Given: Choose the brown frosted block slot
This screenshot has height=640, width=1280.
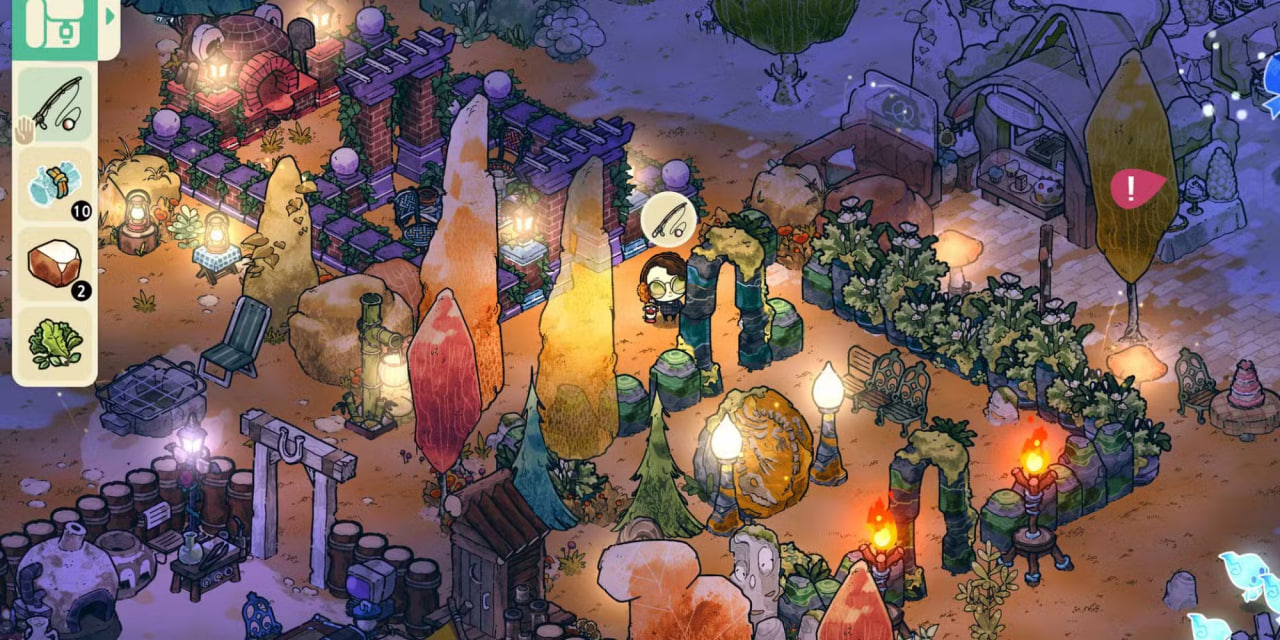Looking at the screenshot, I should [x=55, y=264].
